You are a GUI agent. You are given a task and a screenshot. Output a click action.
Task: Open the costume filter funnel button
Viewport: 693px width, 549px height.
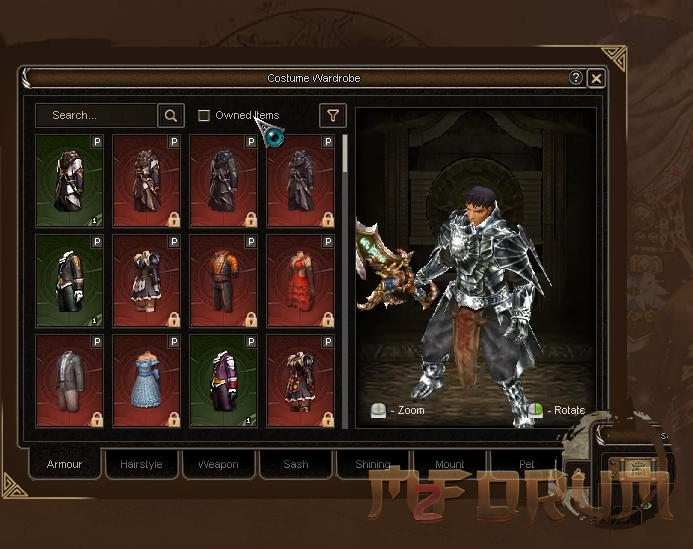[332, 116]
